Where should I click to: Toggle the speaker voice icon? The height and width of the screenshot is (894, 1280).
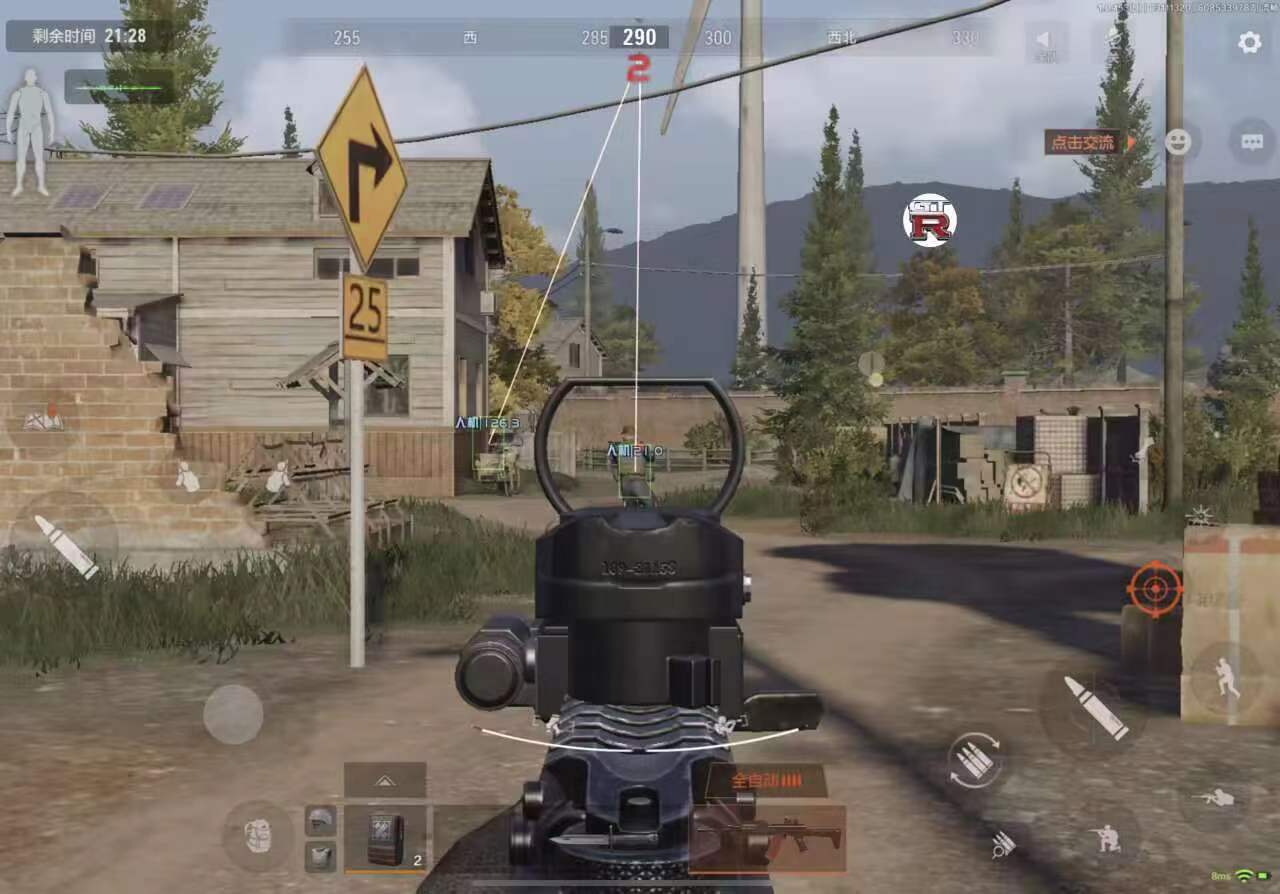(1045, 42)
